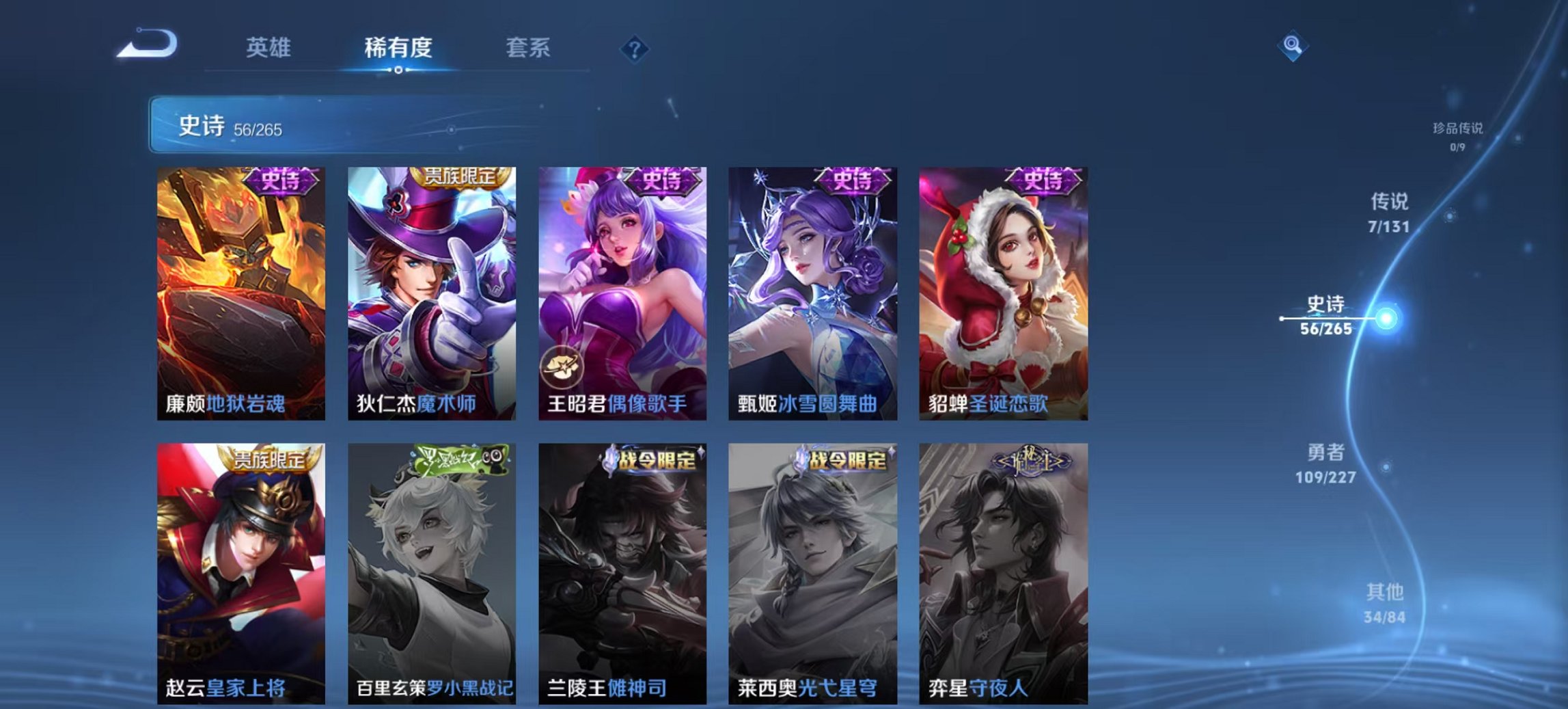Click the 史诗 badge on 廉颇's skin card
Image resolution: width=1568 pixels, height=709 pixels.
(x=279, y=182)
